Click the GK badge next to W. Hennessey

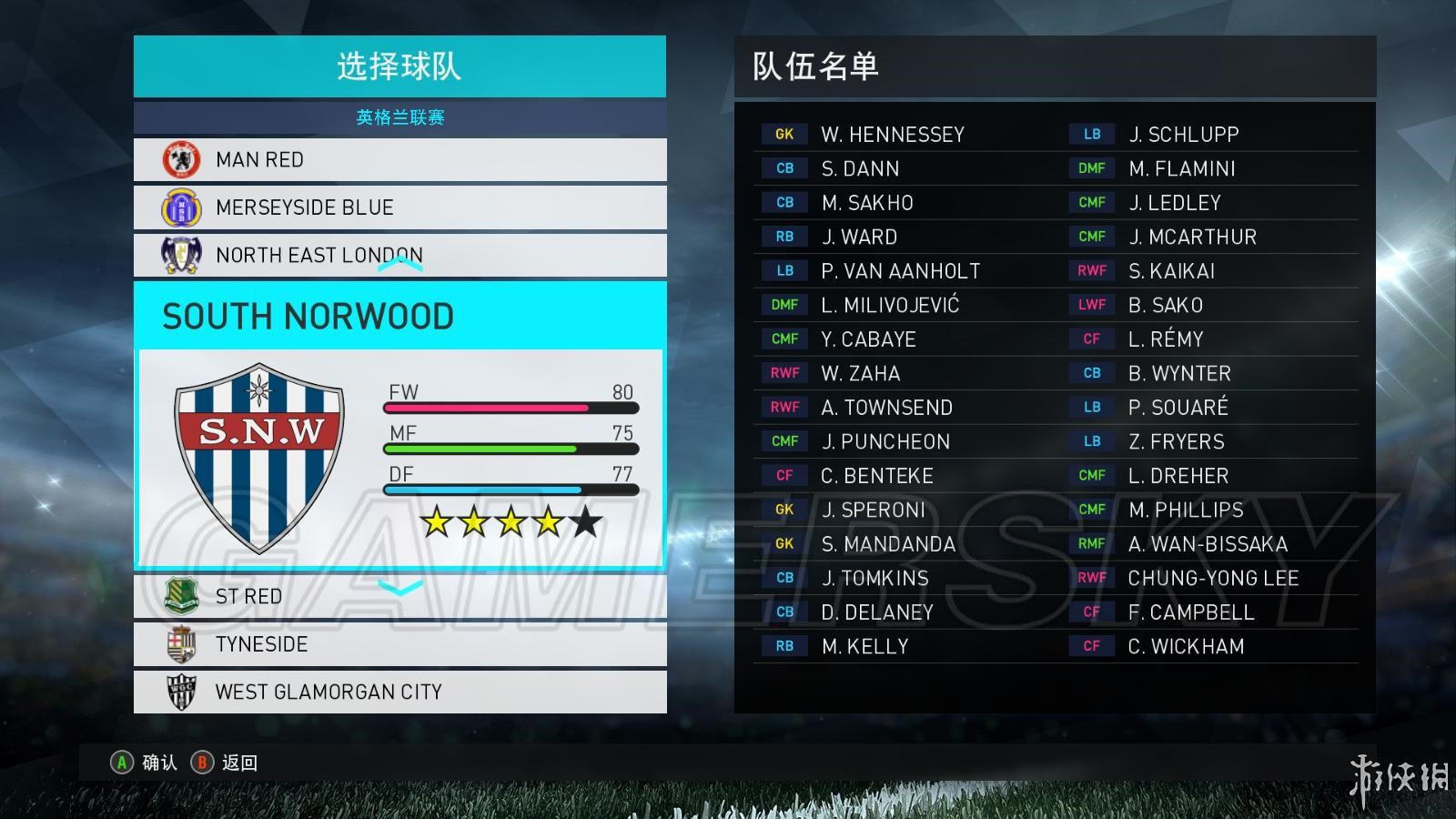[784, 134]
